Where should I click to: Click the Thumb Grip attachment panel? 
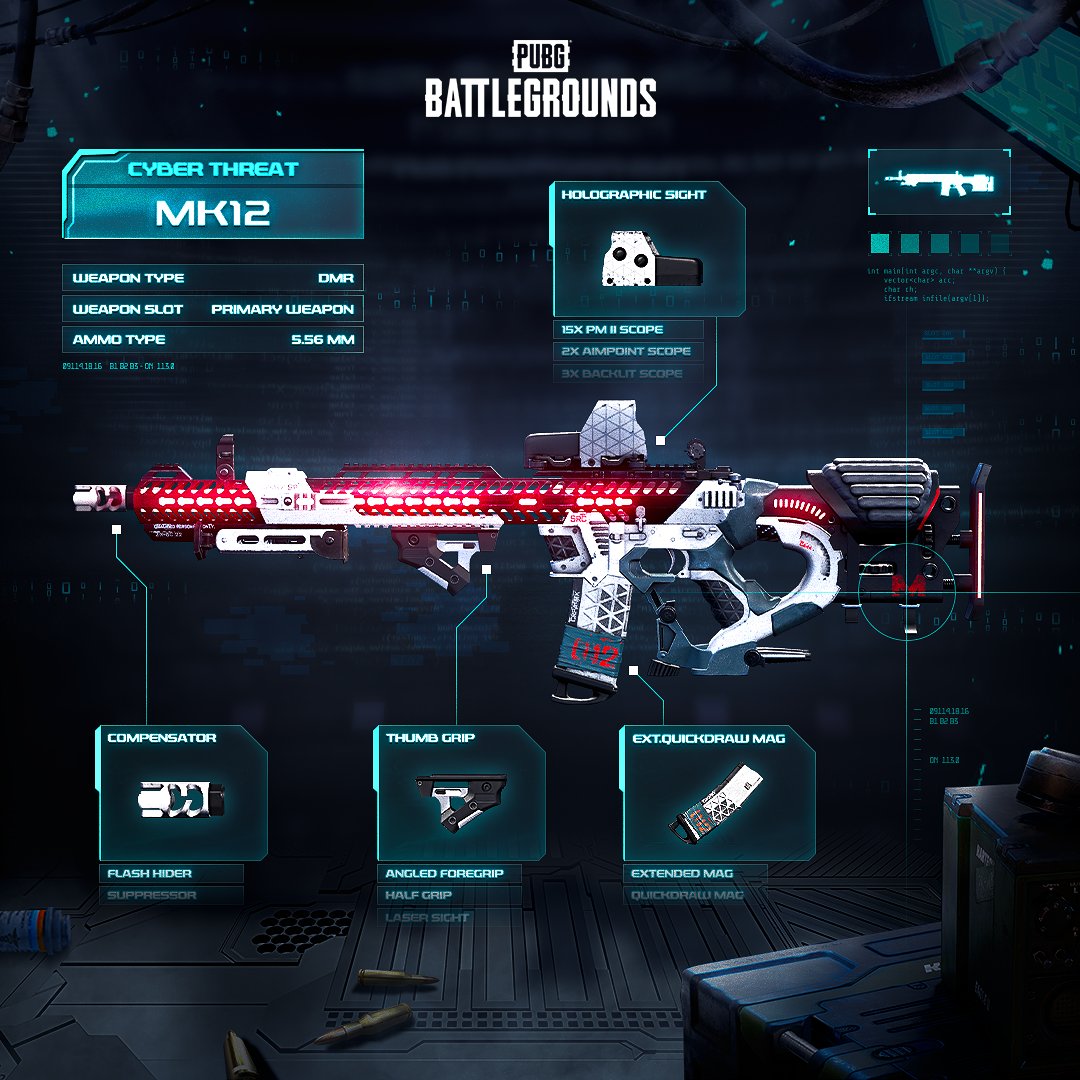coord(461,793)
